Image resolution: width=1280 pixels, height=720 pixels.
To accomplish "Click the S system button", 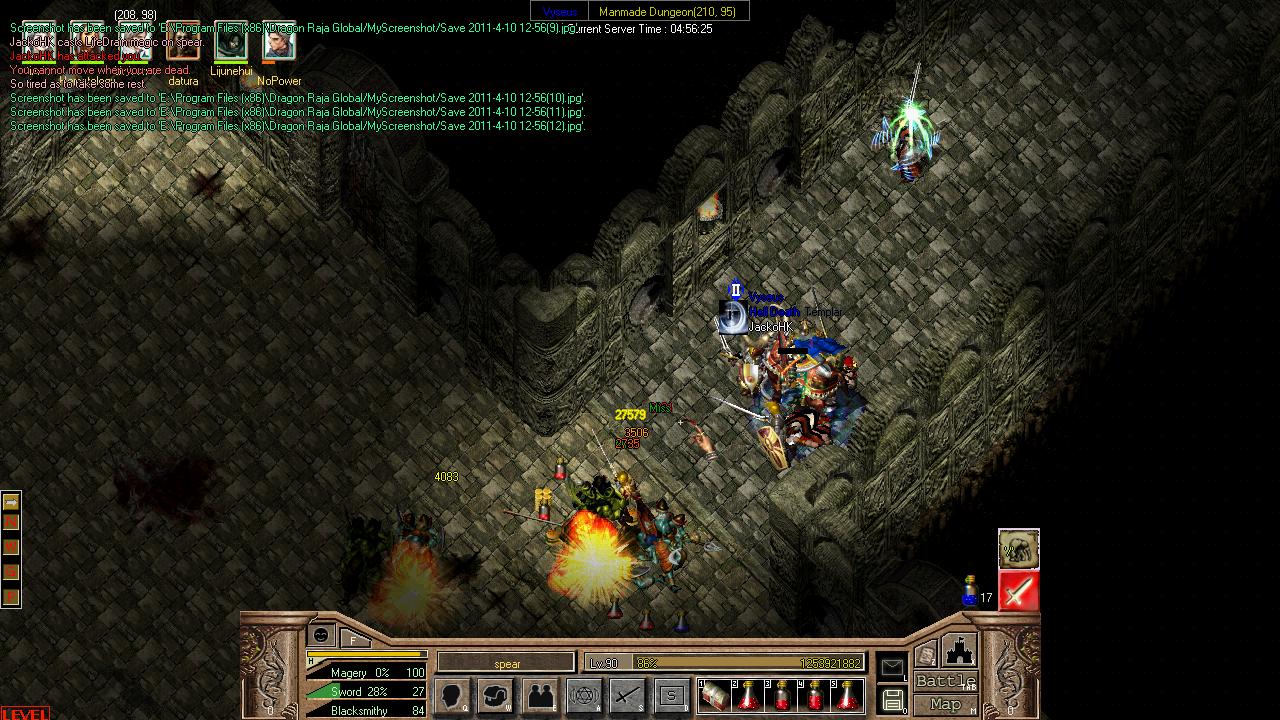I will coord(671,696).
